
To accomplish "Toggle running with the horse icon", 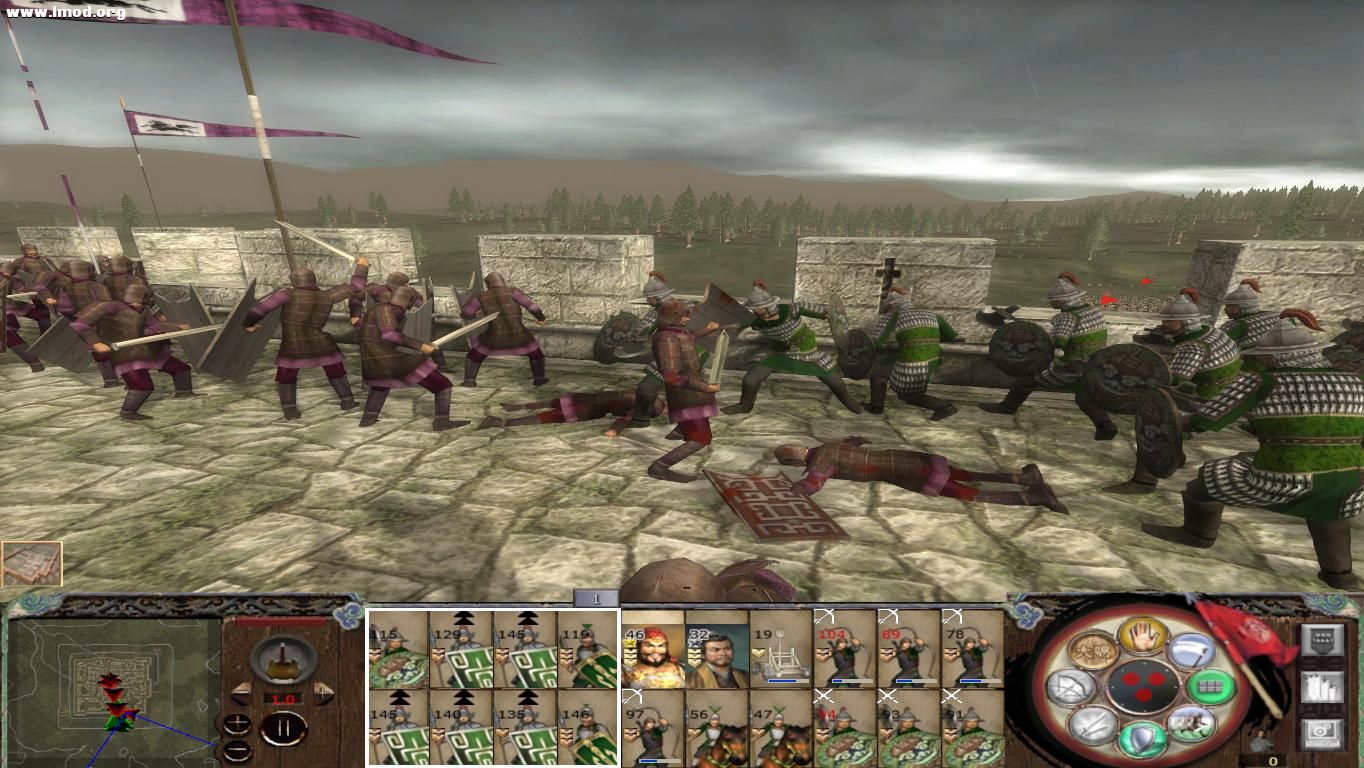I will click(1192, 725).
